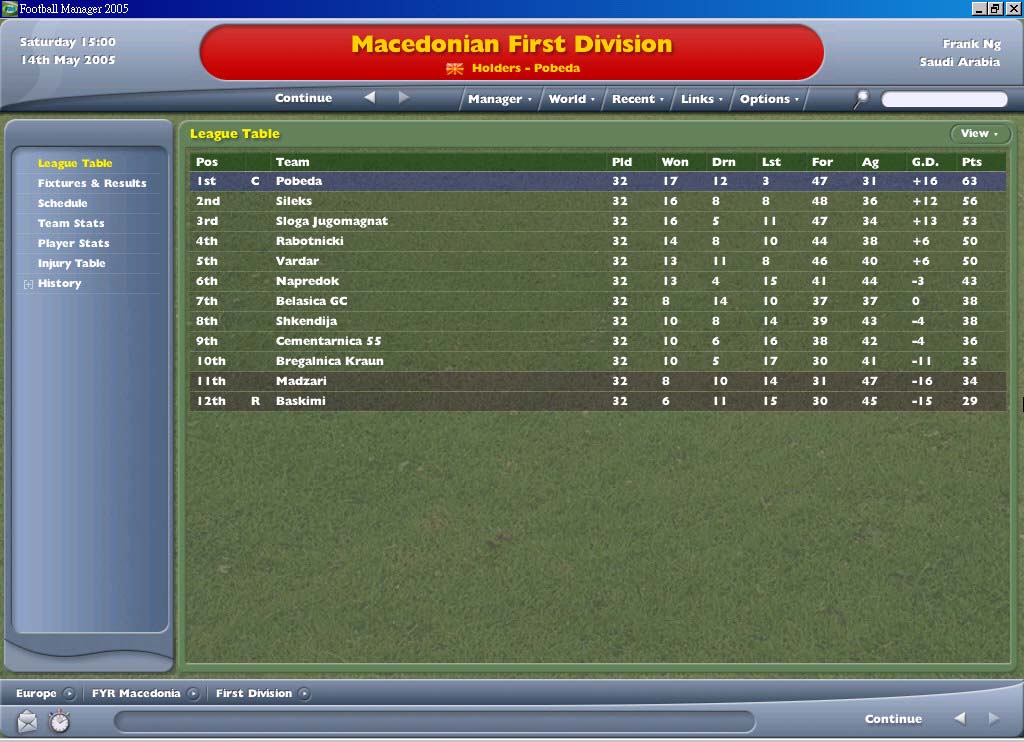Click the search text field
Screen dimensions: 1024x742
[x=944, y=99]
